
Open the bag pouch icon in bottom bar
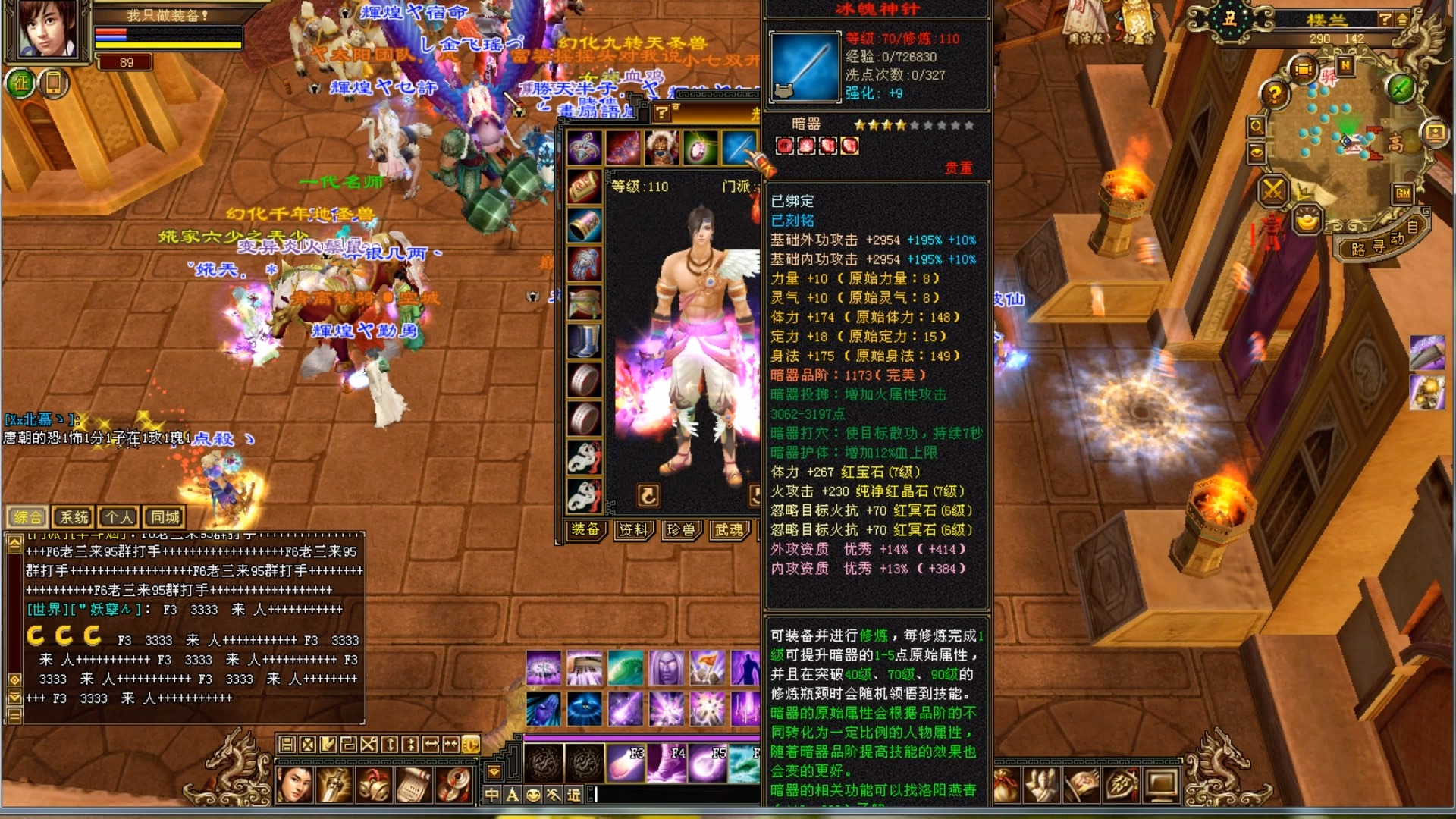(1006, 785)
